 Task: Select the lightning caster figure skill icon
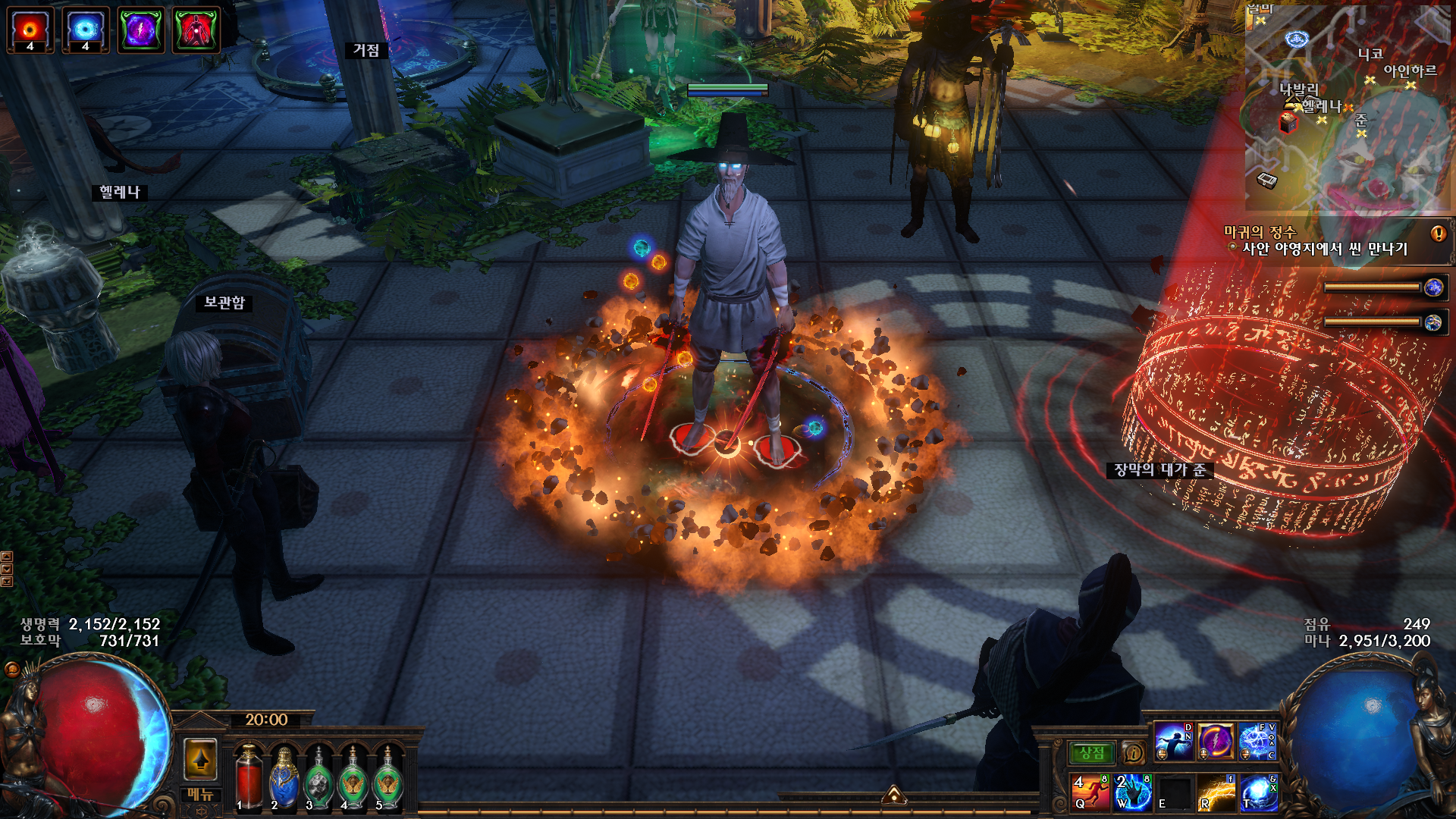pyautogui.click(x=1173, y=742)
